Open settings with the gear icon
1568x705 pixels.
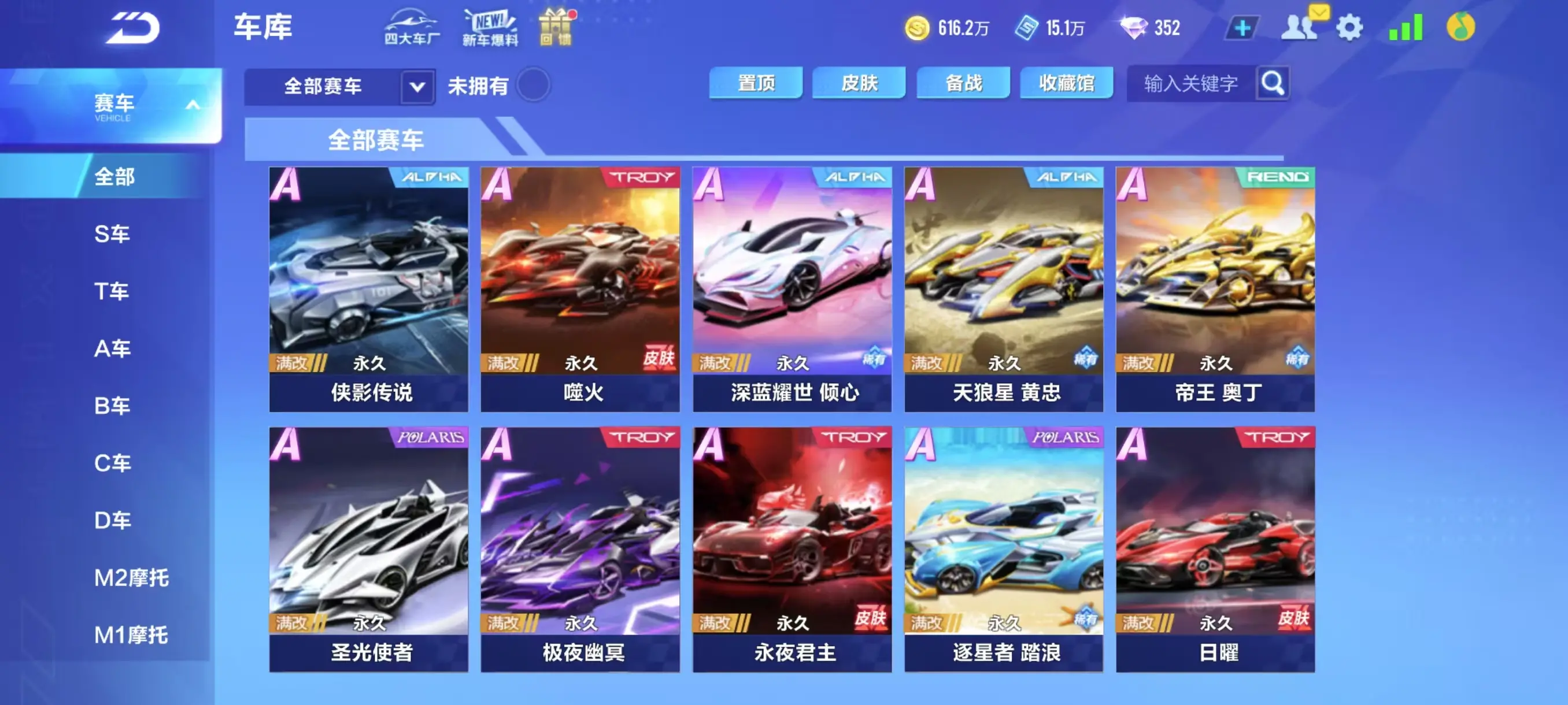(1351, 27)
